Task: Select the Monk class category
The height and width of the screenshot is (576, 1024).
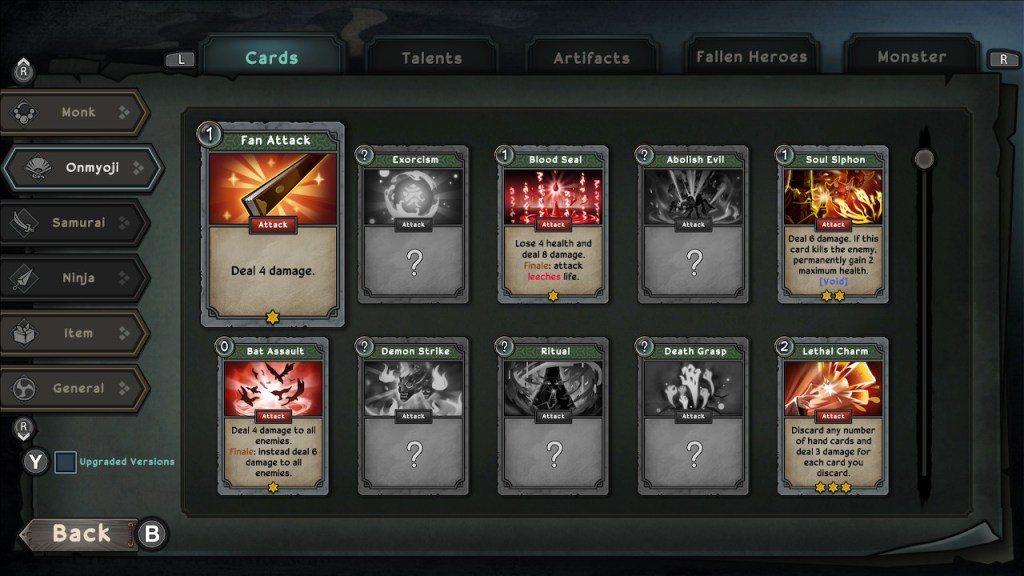Action: [x=78, y=113]
